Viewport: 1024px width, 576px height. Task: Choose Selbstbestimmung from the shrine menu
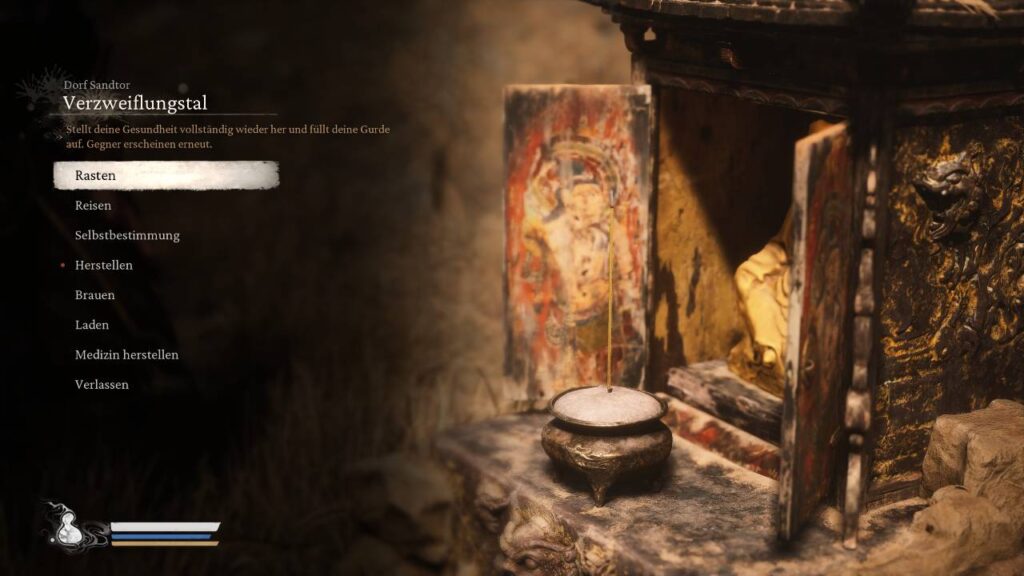[x=127, y=236]
